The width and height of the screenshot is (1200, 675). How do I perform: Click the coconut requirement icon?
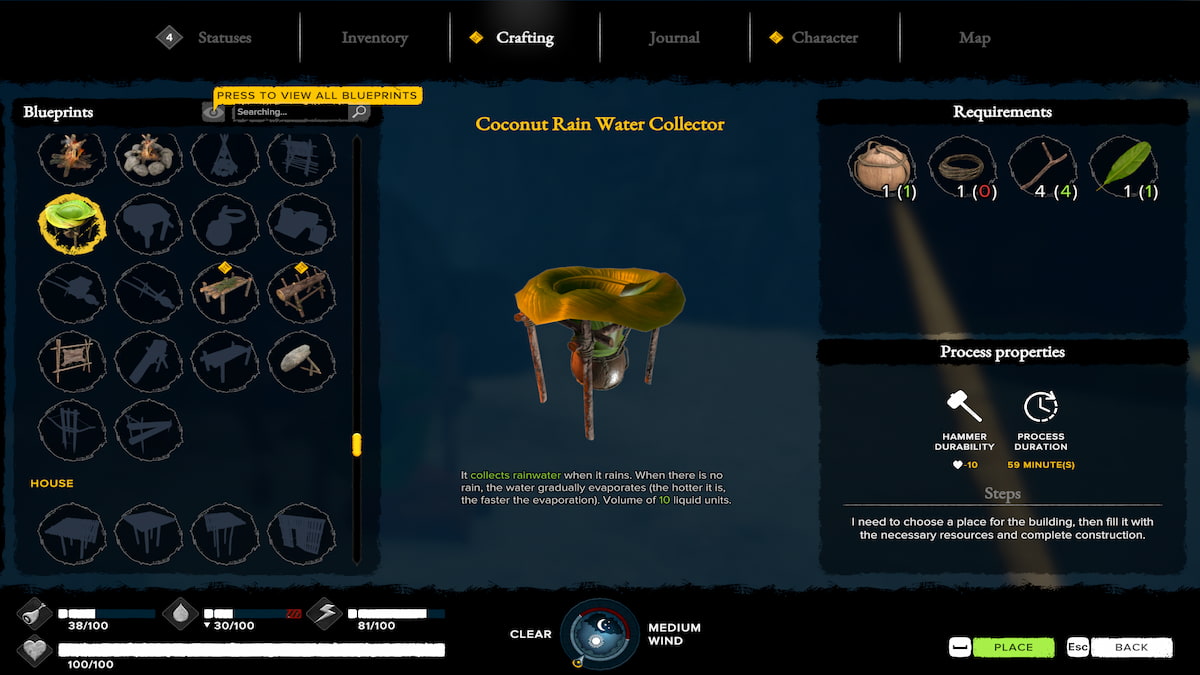[x=880, y=167]
